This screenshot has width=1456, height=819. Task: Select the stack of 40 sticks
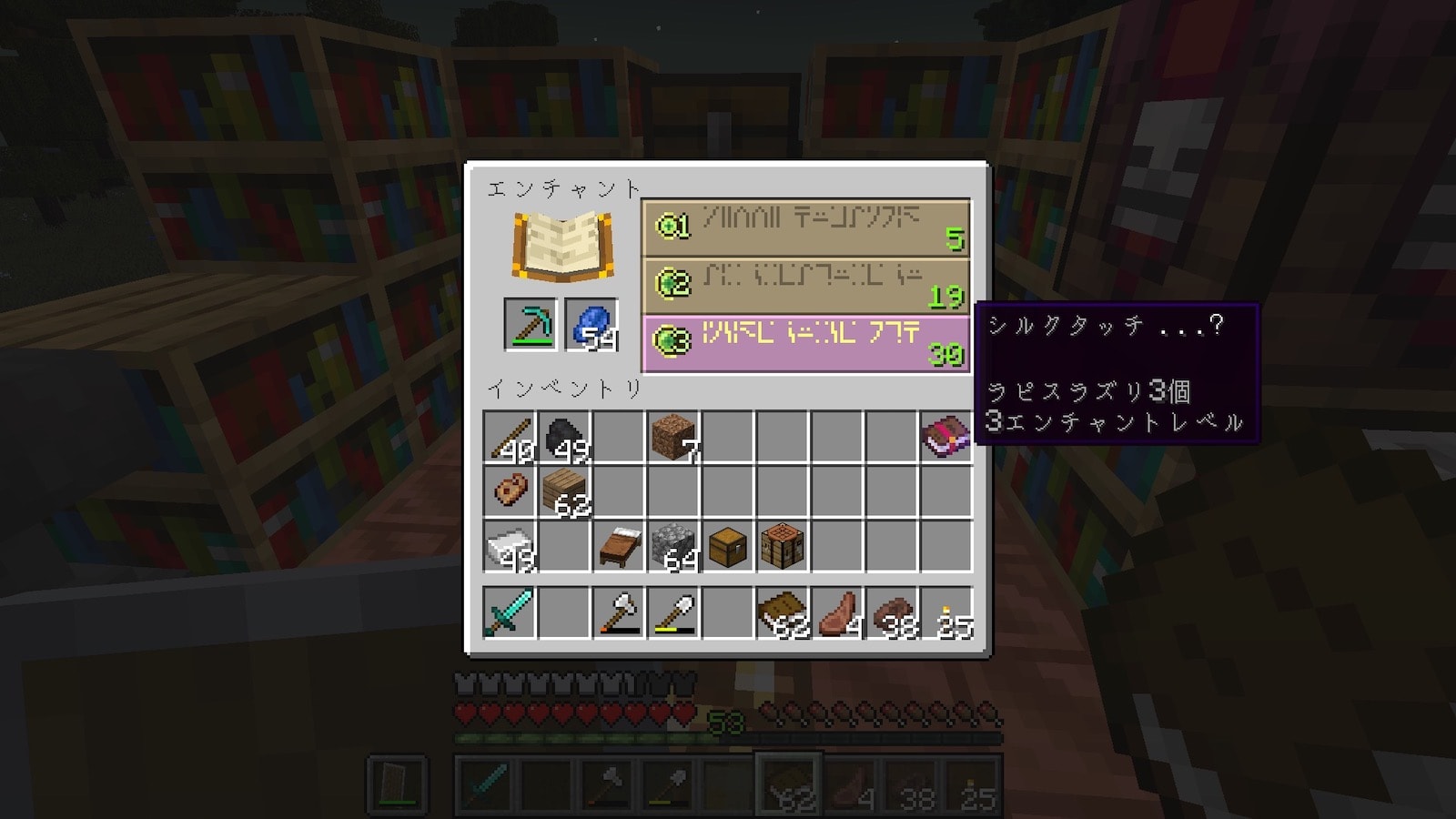(510, 438)
